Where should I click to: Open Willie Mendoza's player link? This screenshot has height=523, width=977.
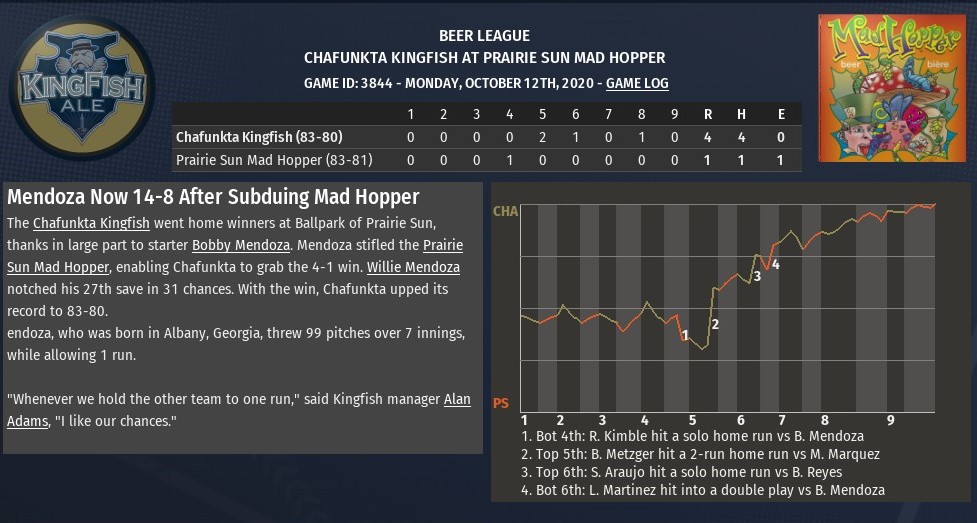coord(413,267)
